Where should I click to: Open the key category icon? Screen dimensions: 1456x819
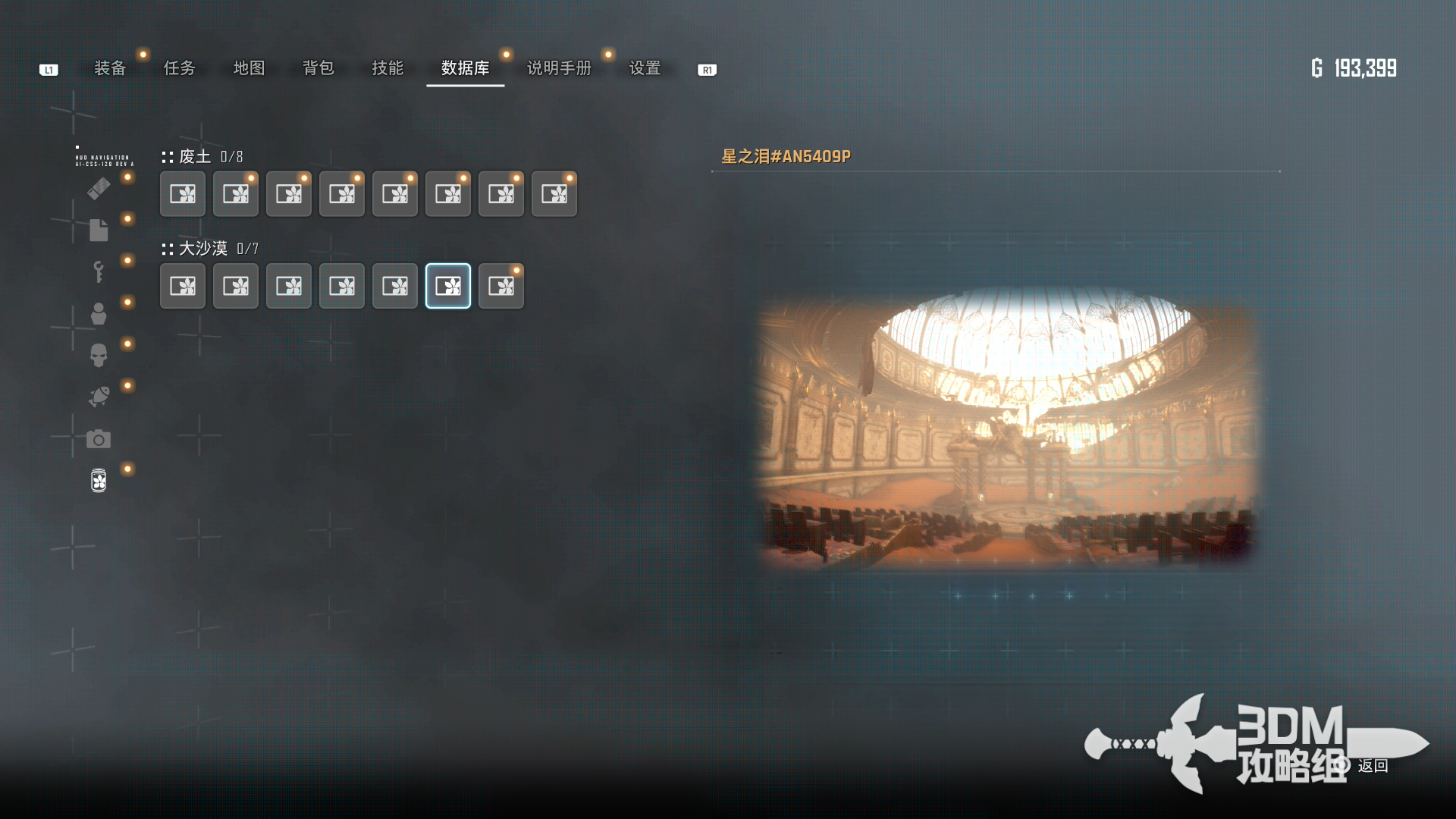click(x=99, y=271)
